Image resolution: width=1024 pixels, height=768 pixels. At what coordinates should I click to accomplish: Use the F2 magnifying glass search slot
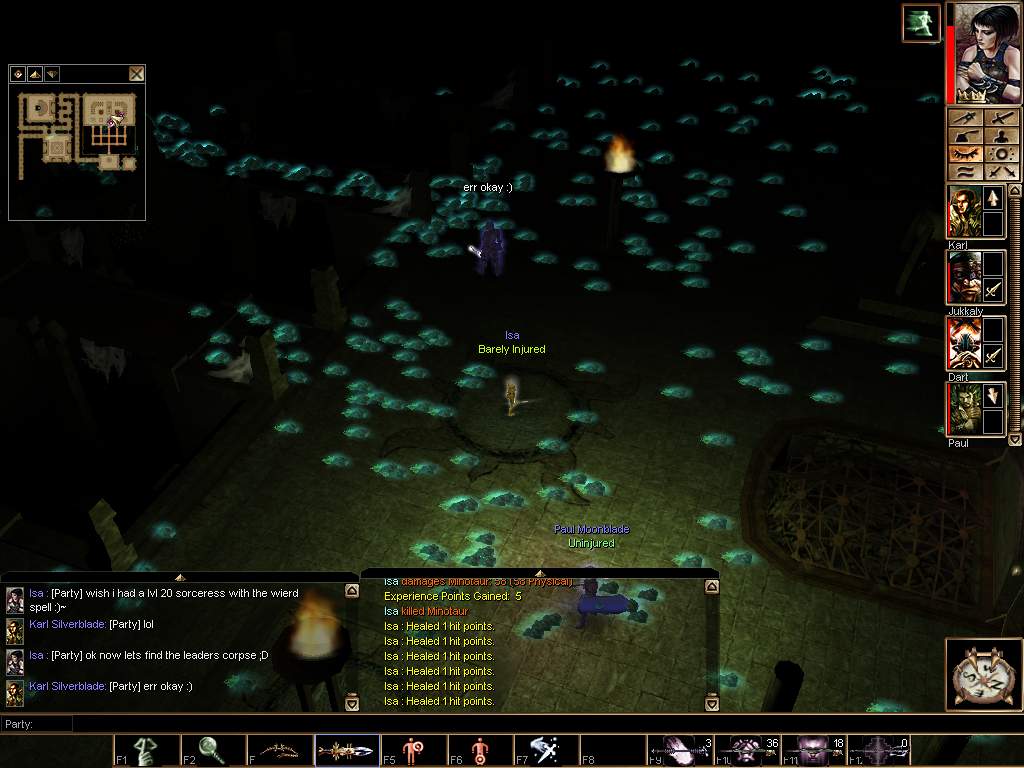click(212, 751)
